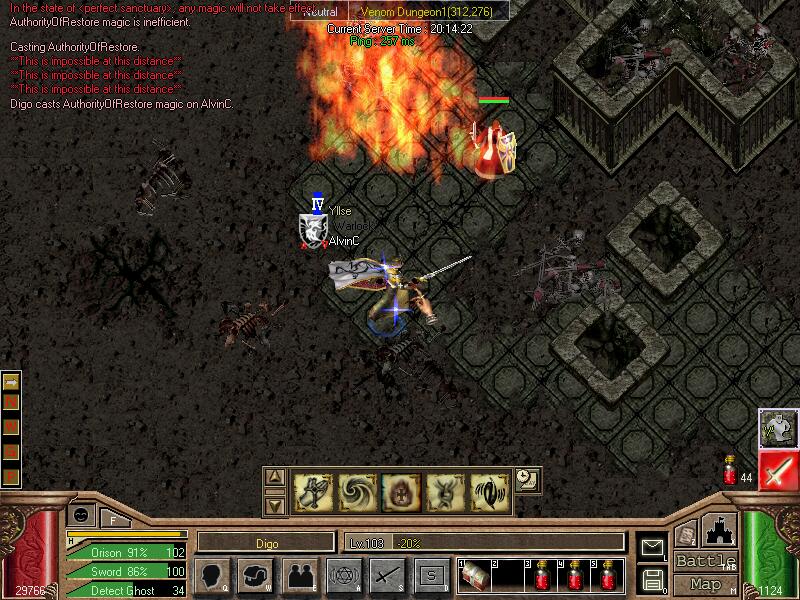Click the clock icon beside skill bar
The width and height of the screenshot is (800, 600).
click(527, 480)
